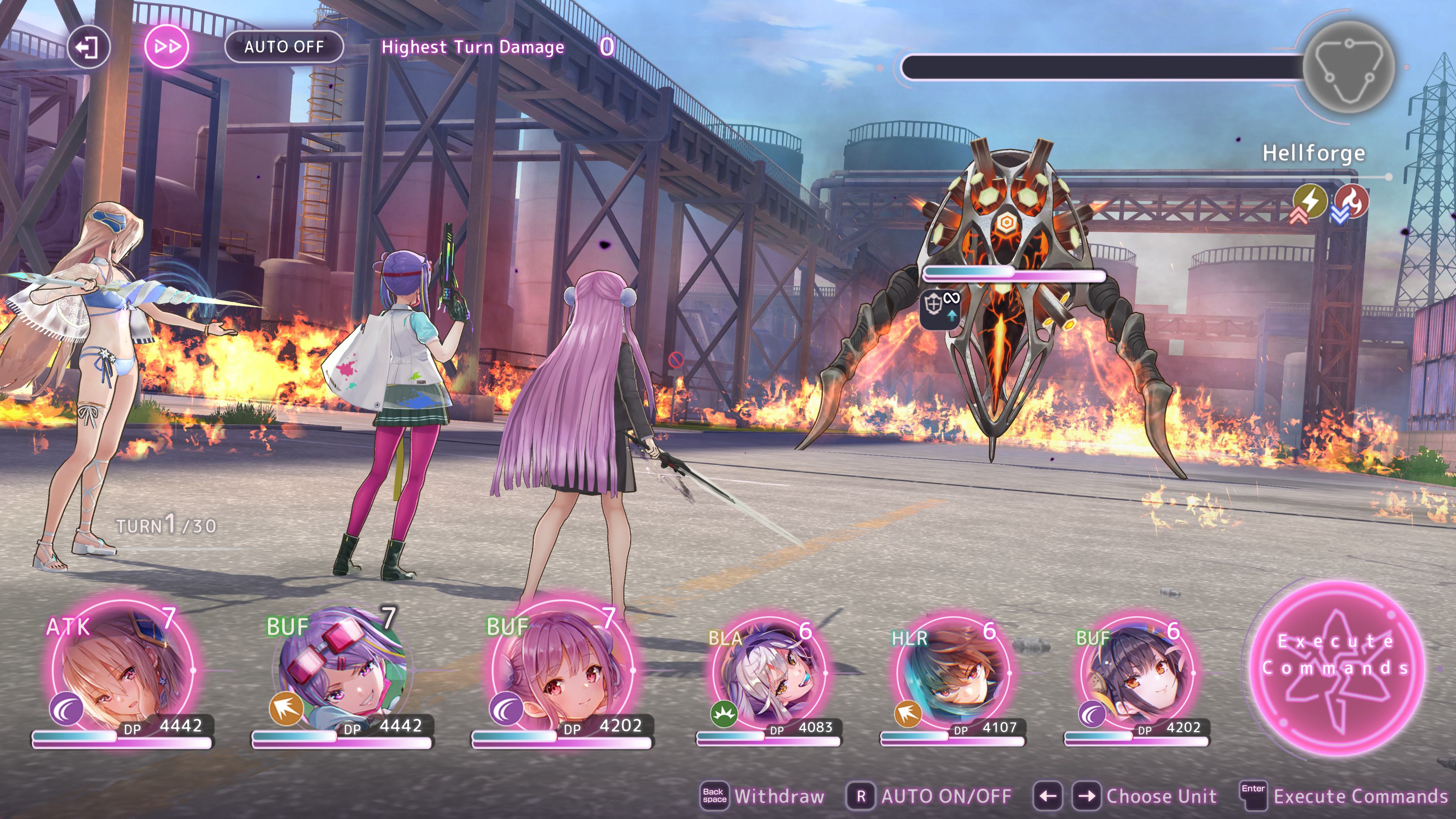The height and width of the screenshot is (819, 1456).
Task: Click the Execute Commands button
Action: 1336,667
